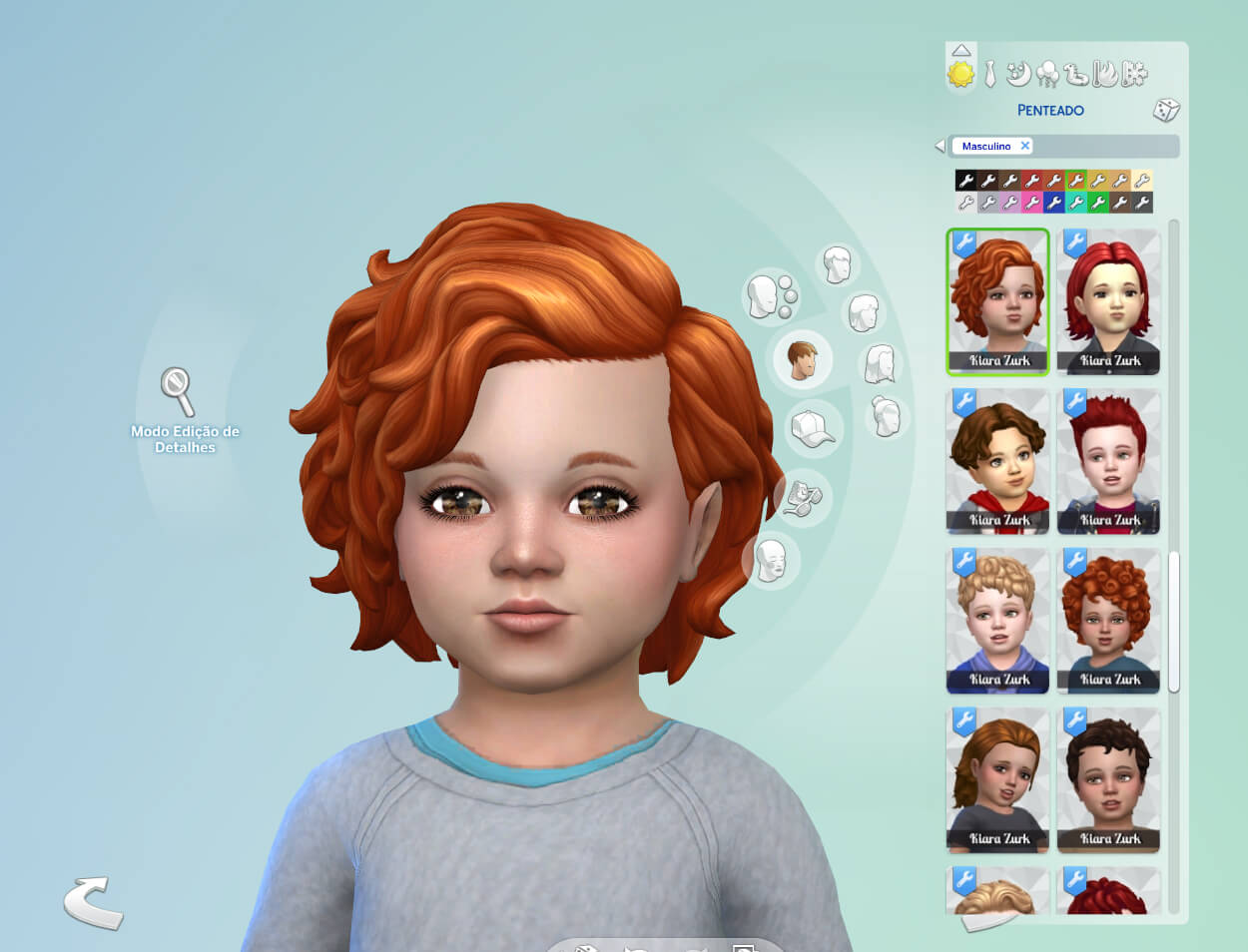
Task: Open the hair category brown-haired head icon
Action: [802, 359]
